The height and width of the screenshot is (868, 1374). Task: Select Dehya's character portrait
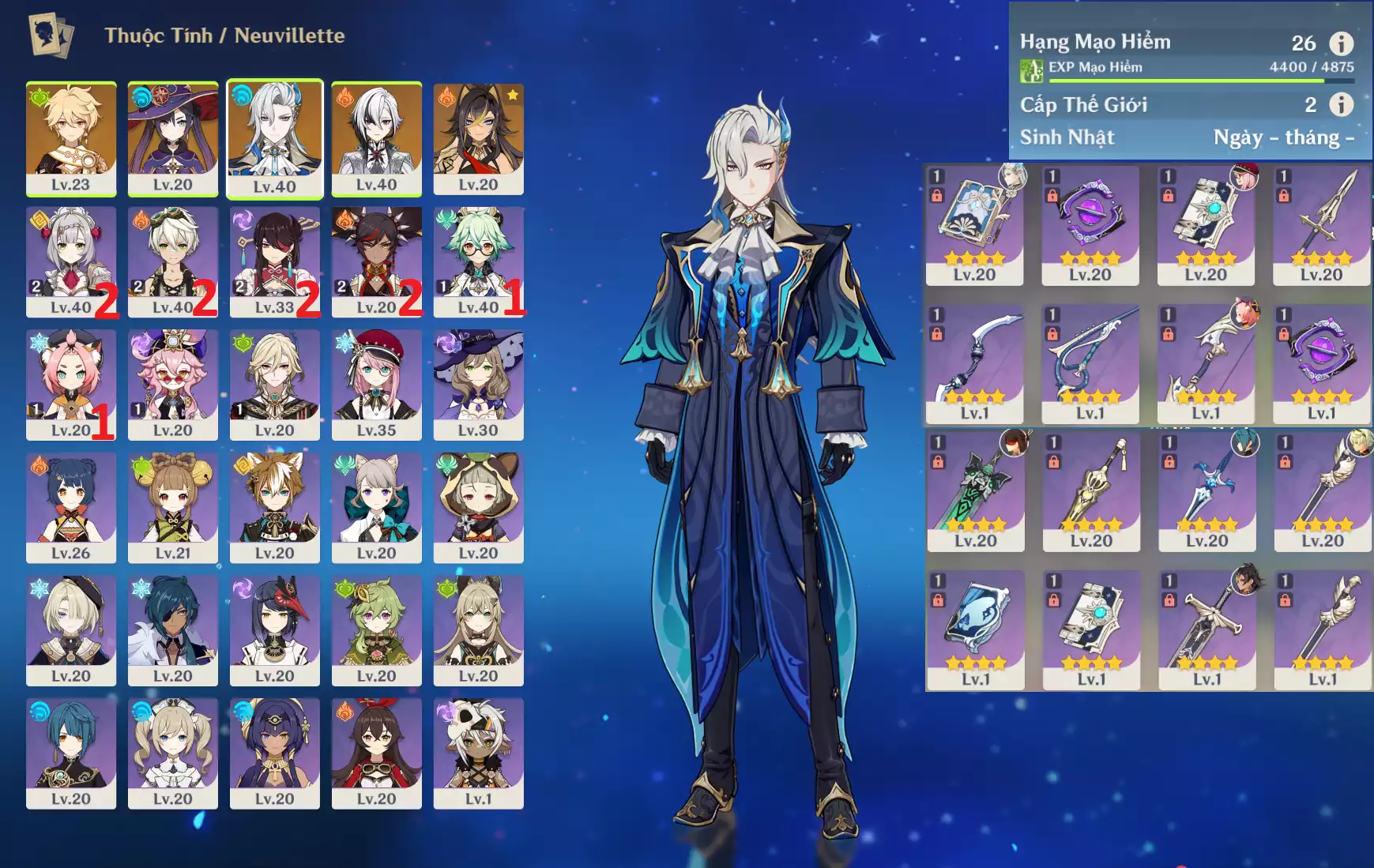479,138
